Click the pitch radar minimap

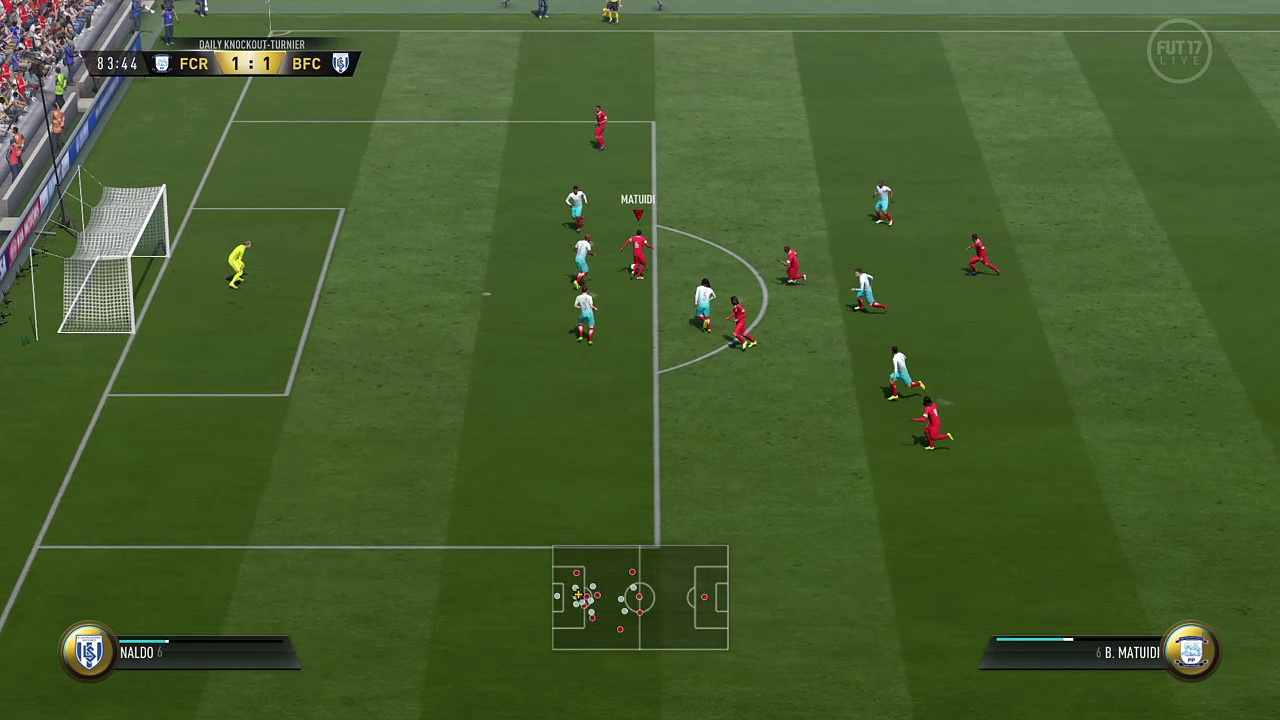640,597
